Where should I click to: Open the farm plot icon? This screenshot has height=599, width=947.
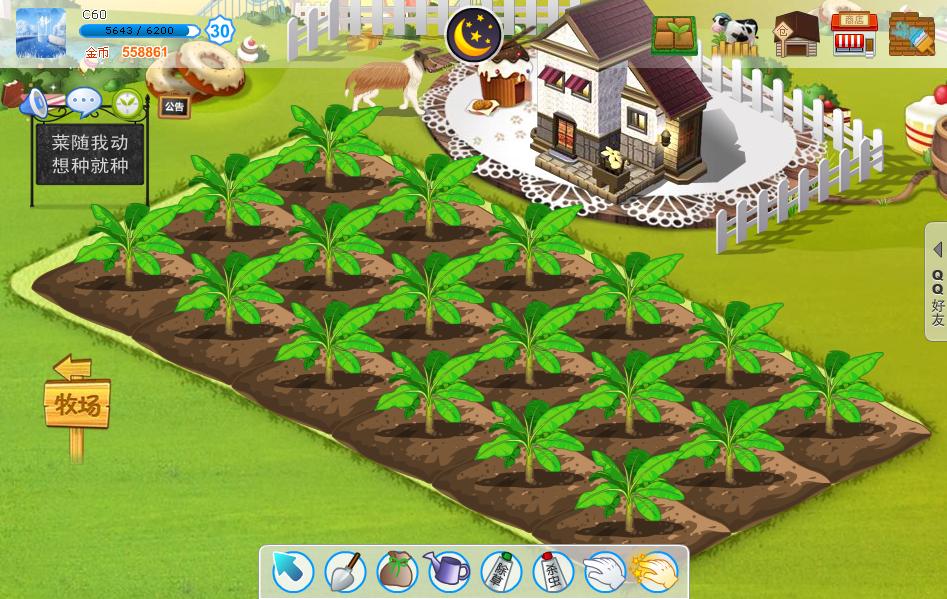click(675, 35)
